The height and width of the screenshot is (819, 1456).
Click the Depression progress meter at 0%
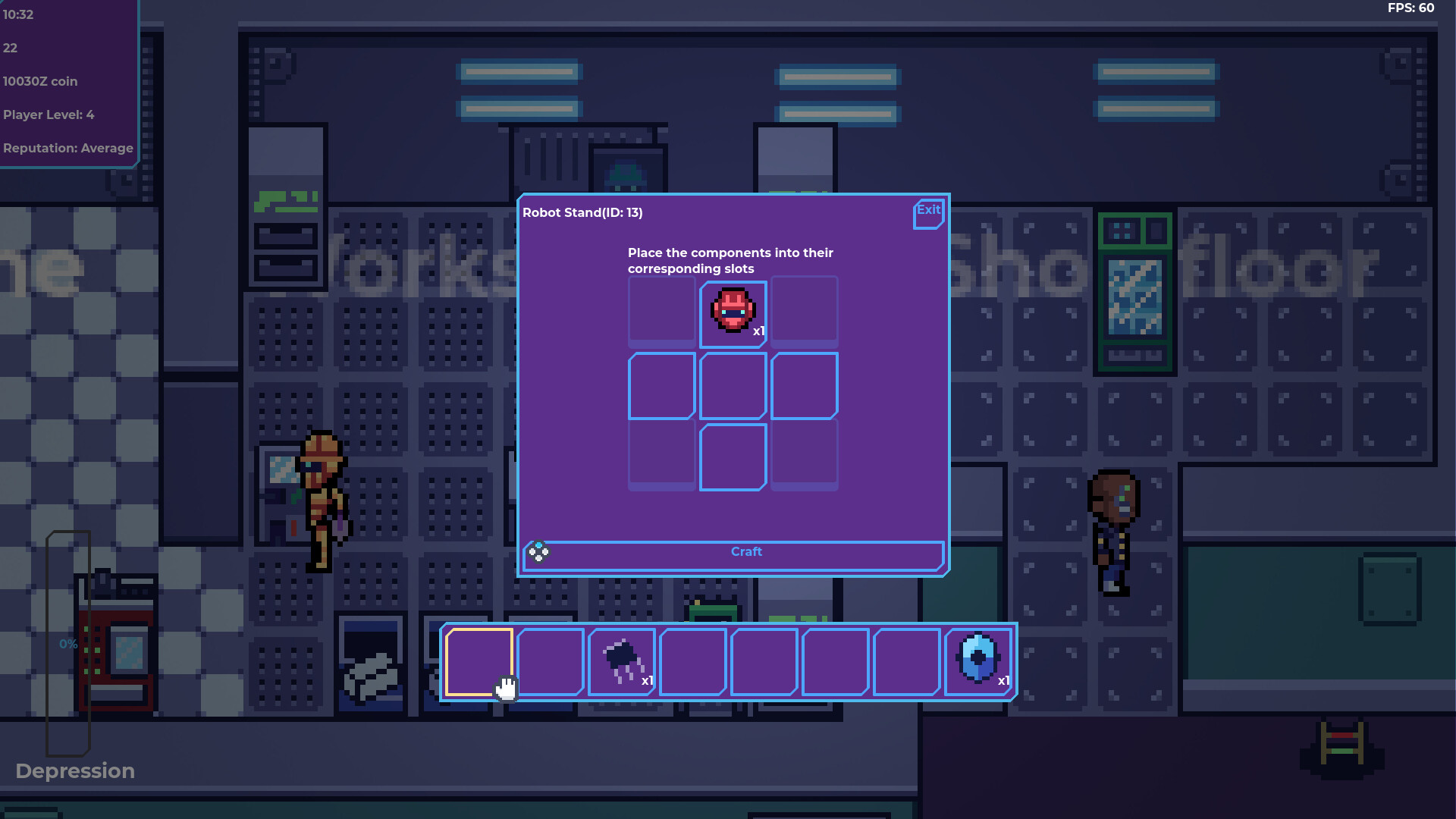[x=68, y=644]
